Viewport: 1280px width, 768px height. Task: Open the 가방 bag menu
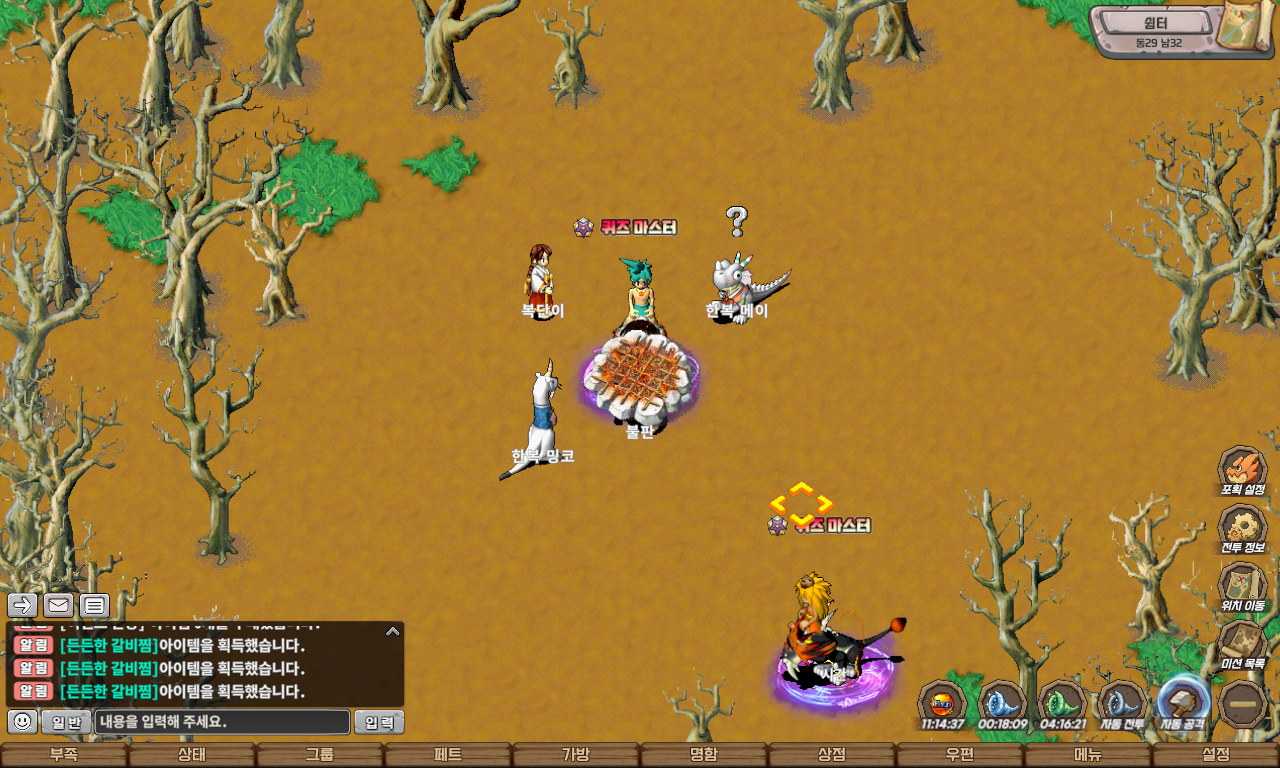[576, 755]
